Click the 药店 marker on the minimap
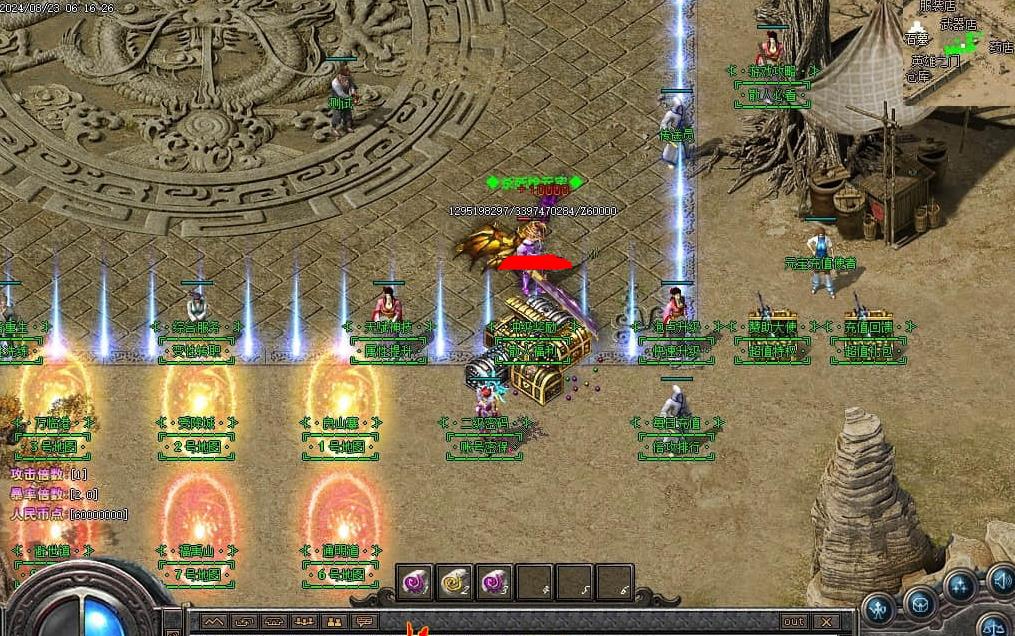 click(x=1000, y=46)
